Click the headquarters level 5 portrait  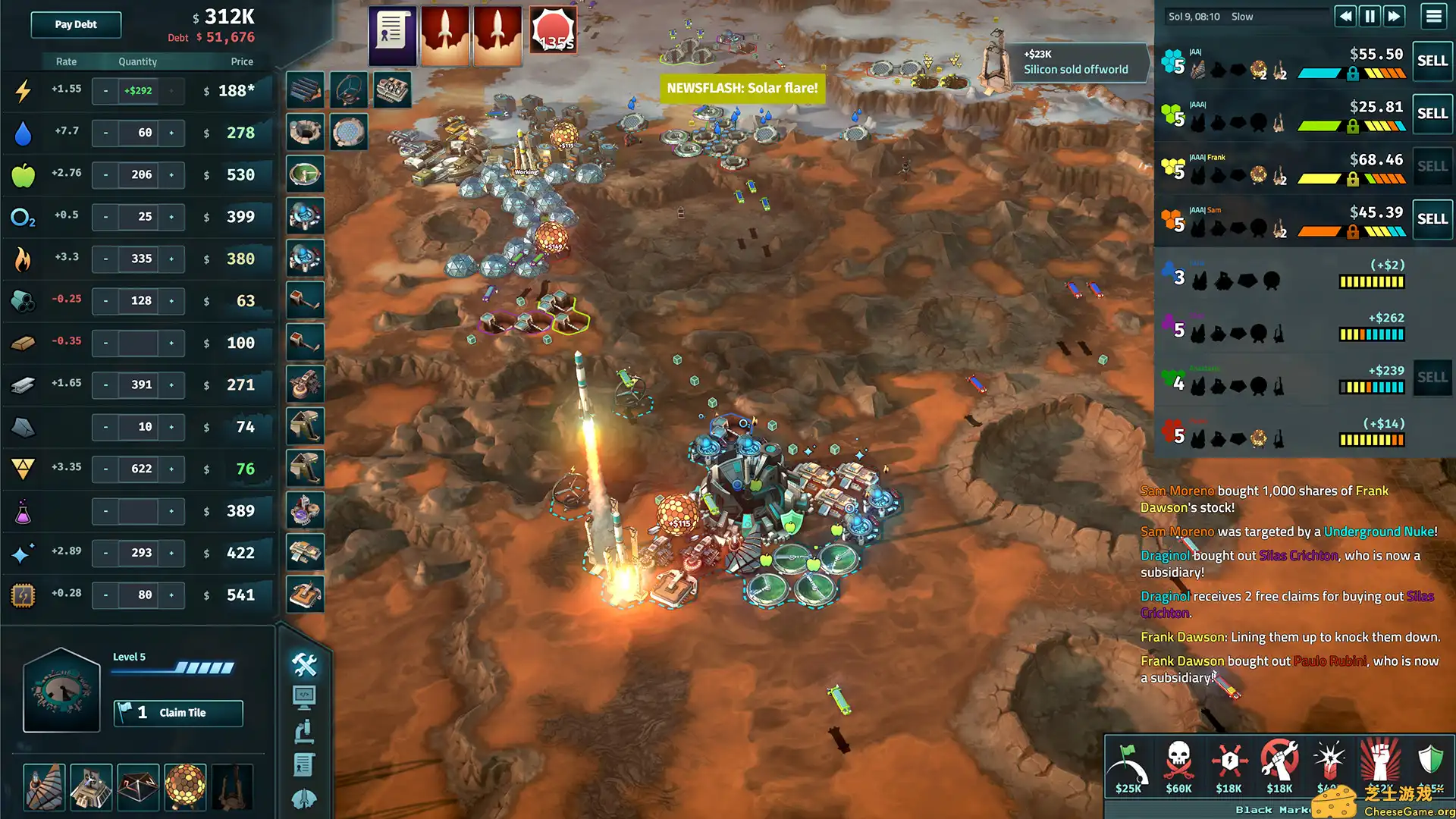pyautogui.click(x=61, y=690)
